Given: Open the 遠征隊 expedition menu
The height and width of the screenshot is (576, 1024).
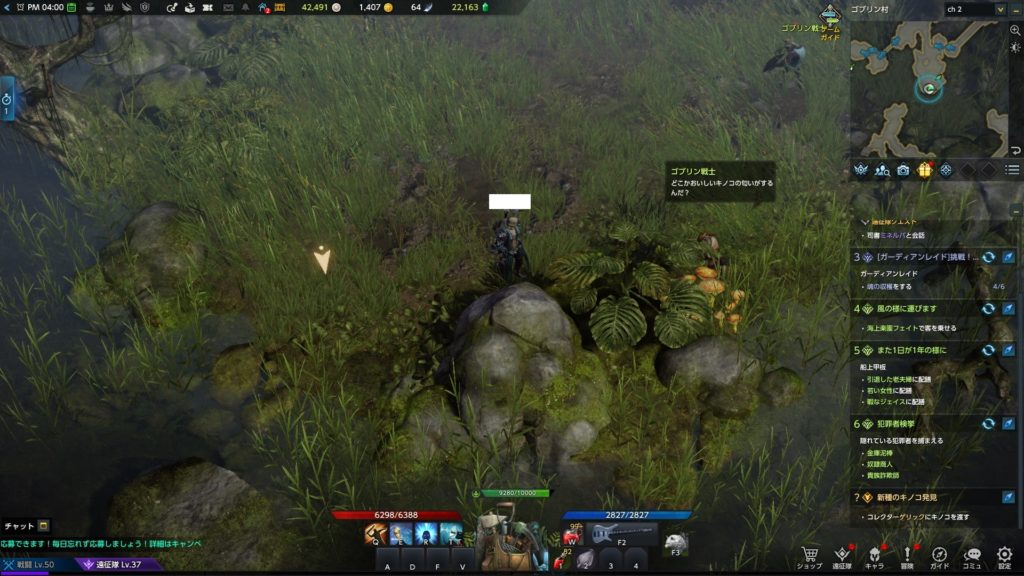Looking at the screenshot, I should pyautogui.click(x=842, y=555).
